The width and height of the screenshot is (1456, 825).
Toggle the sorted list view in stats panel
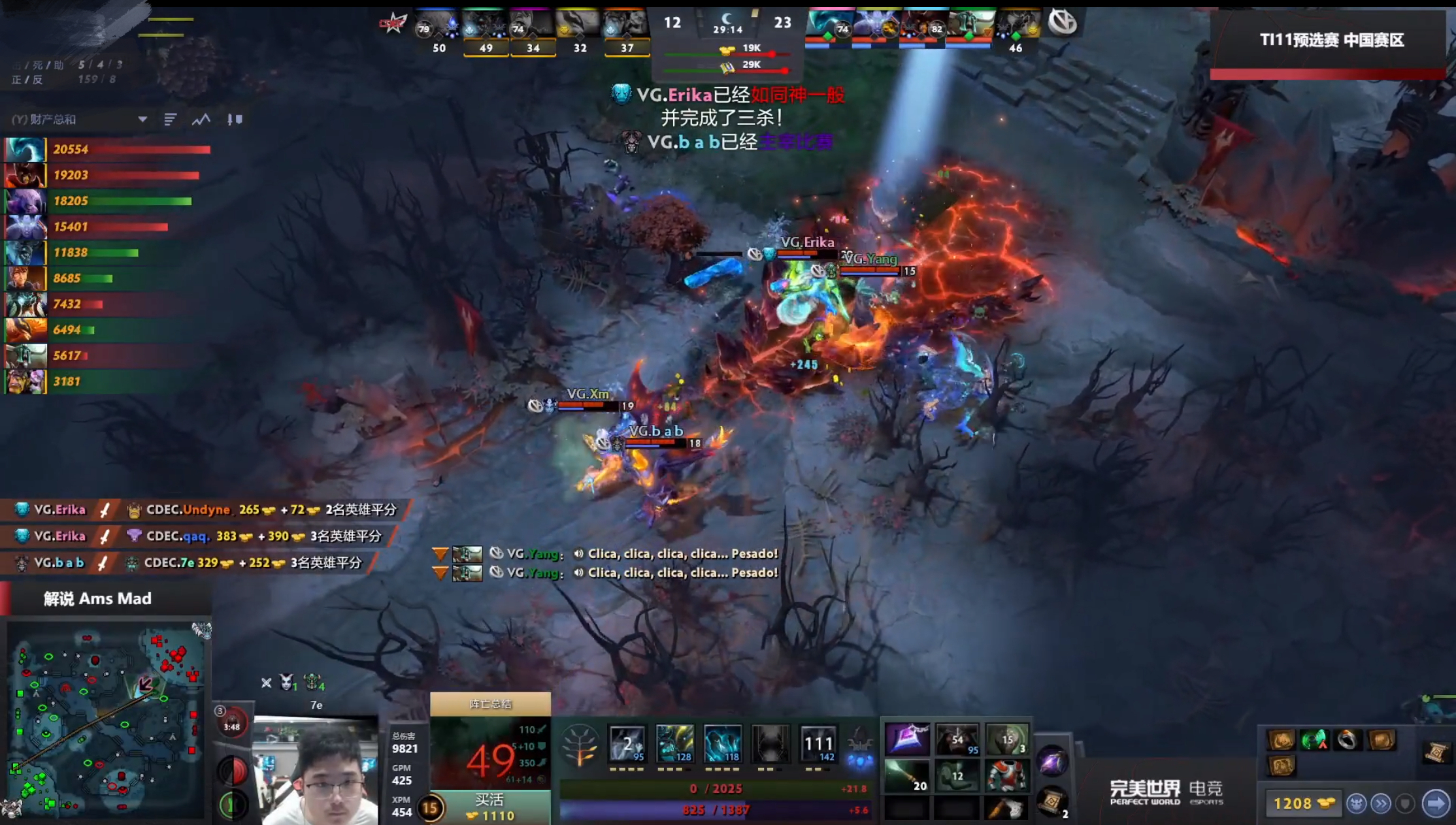pos(171,120)
